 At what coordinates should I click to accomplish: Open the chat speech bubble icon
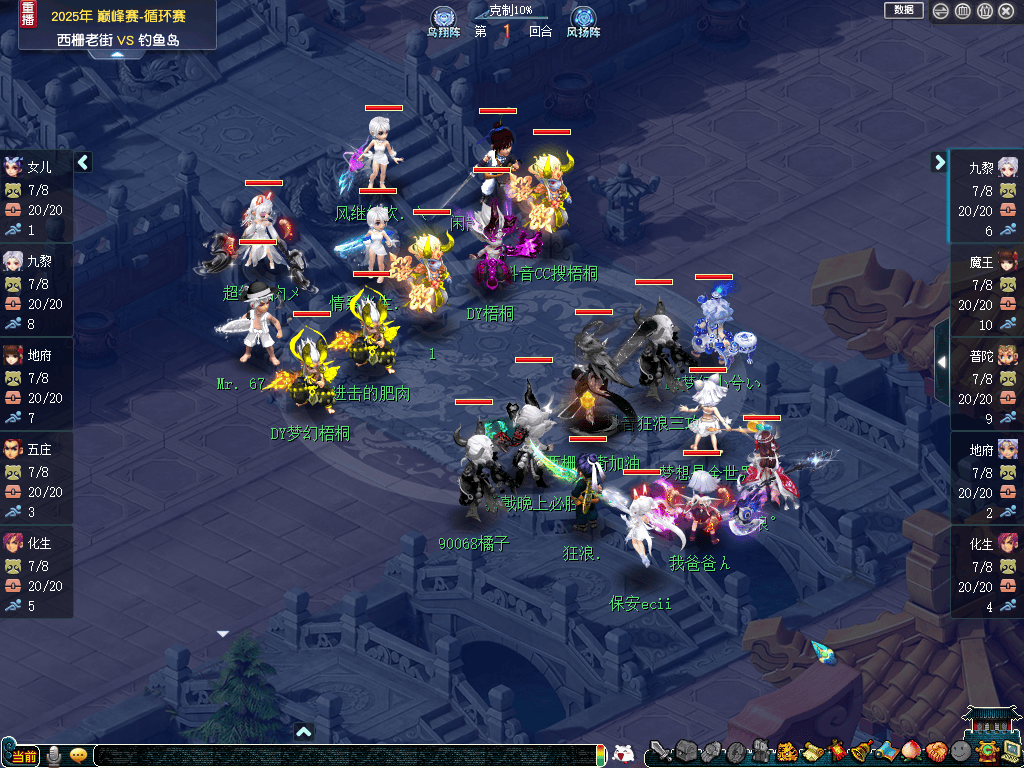click(78, 755)
